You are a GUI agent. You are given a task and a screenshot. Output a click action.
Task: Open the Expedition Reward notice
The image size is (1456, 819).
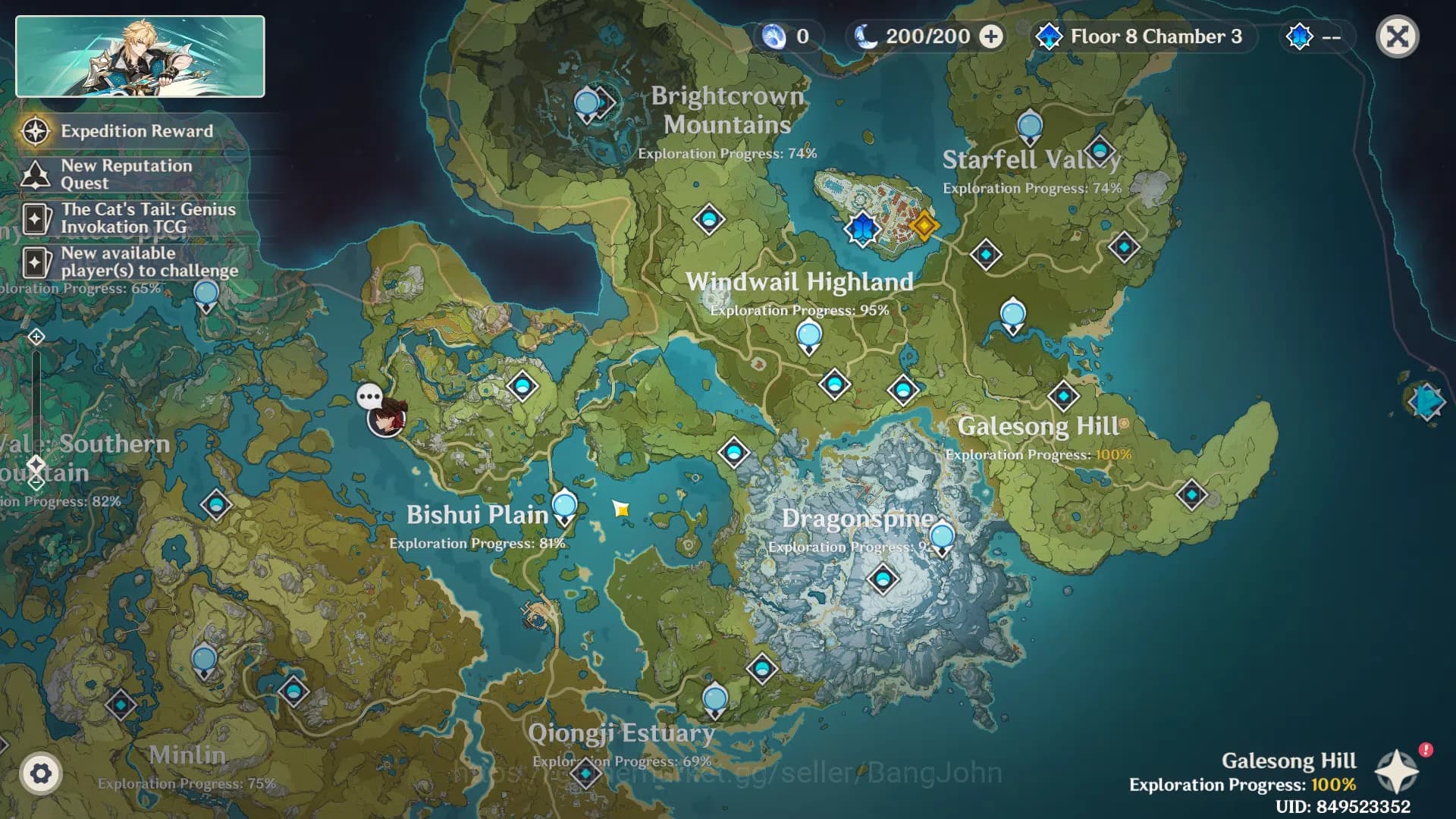tap(136, 131)
